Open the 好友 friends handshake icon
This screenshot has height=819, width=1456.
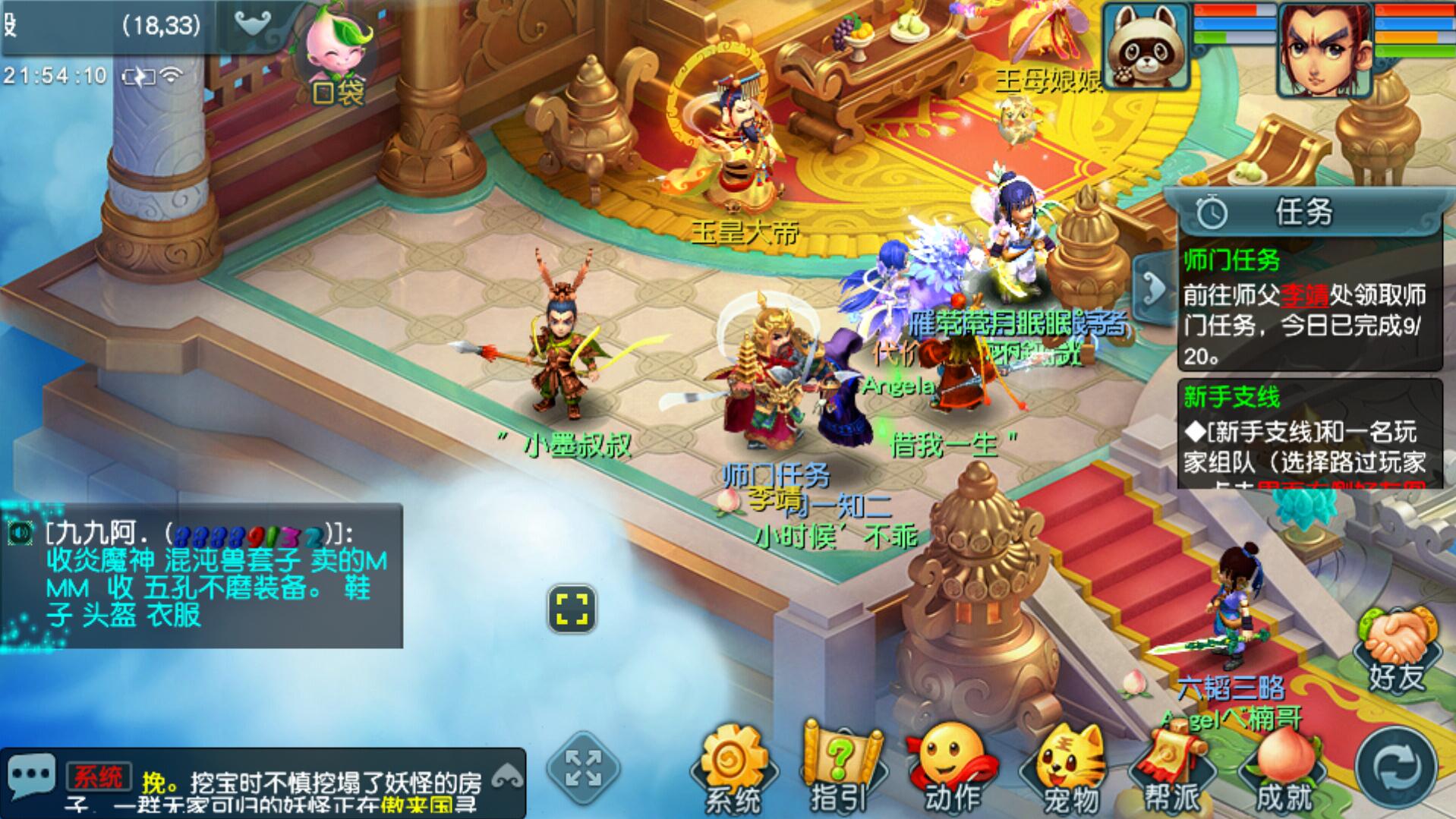tap(1397, 650)
